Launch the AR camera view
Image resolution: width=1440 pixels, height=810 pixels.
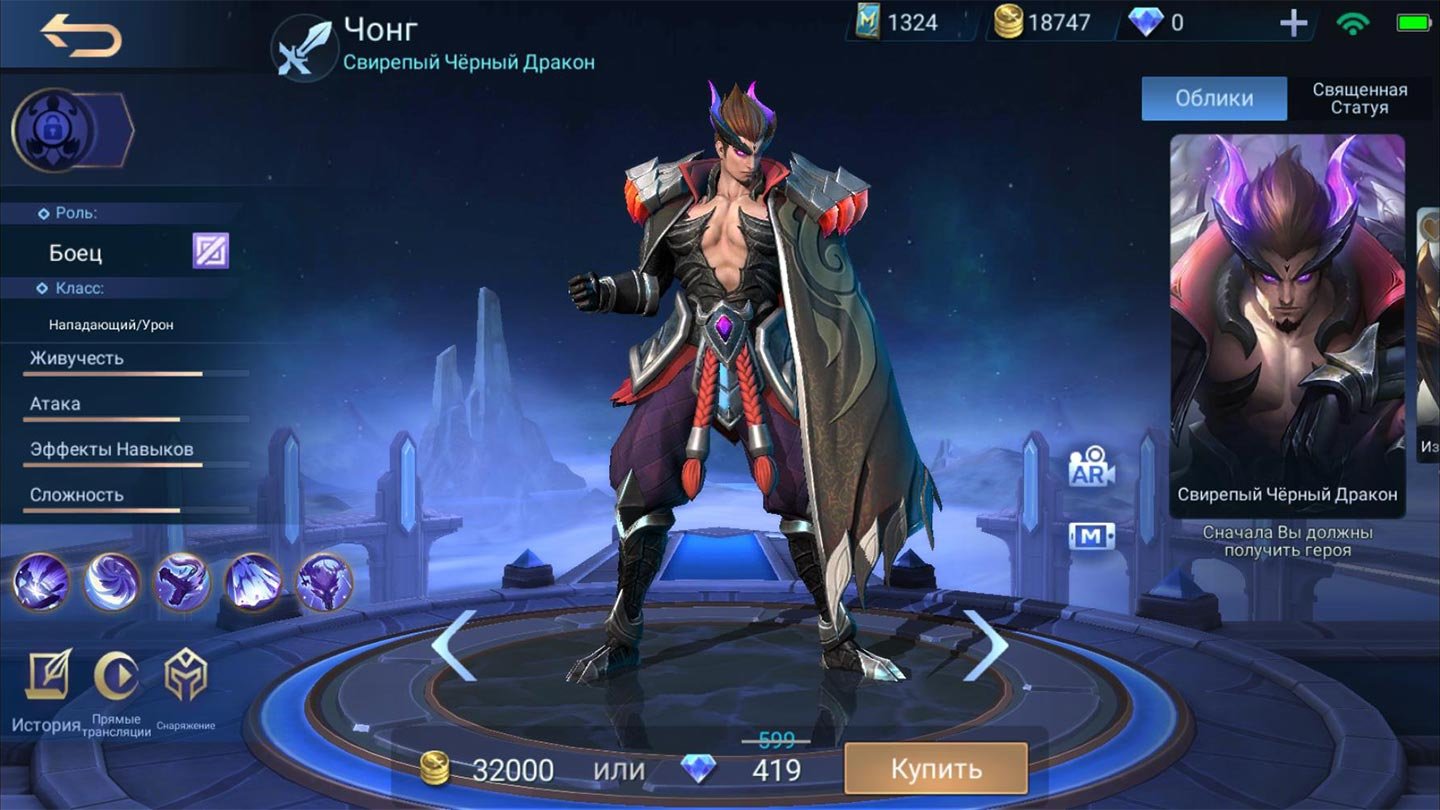1090,468
